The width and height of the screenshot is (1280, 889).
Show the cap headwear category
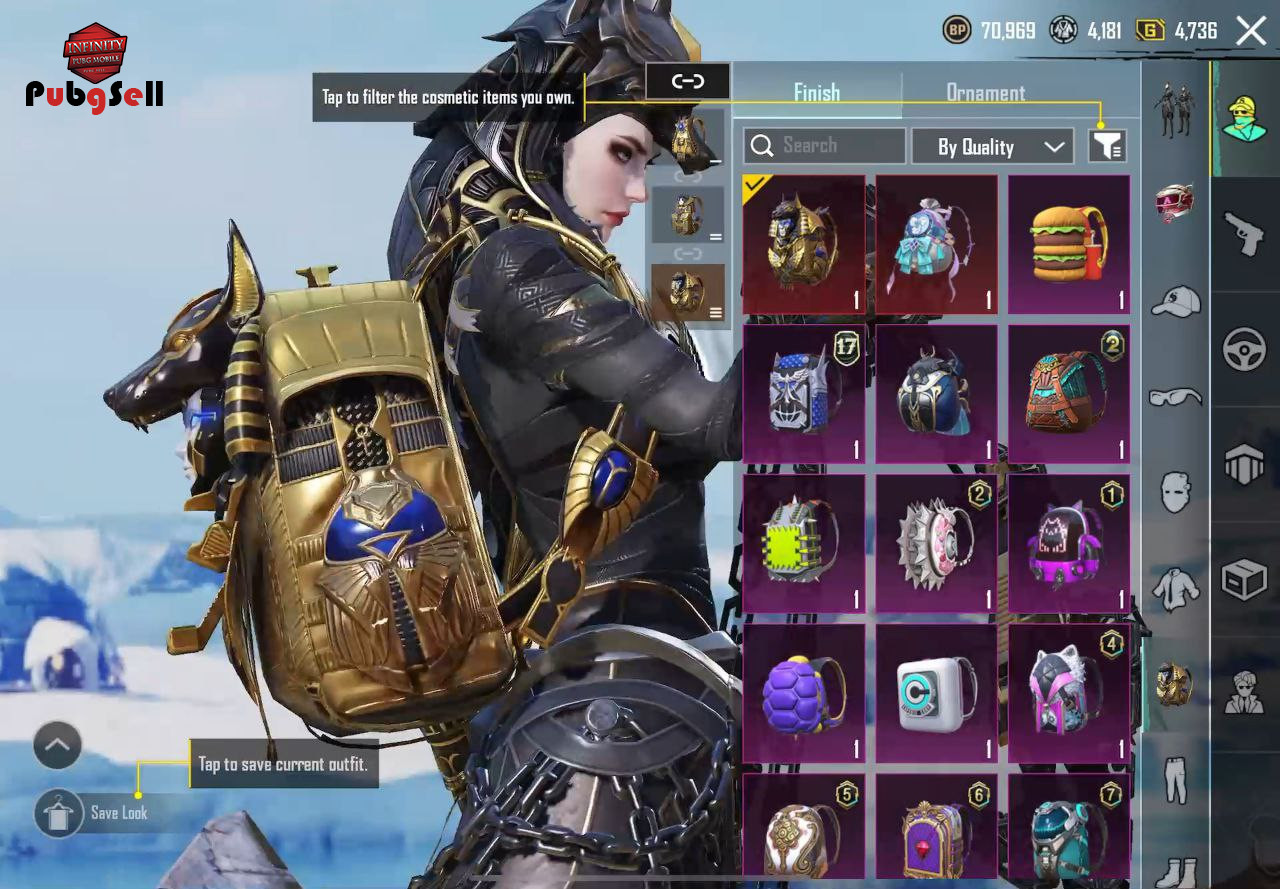pos(1175,301)
